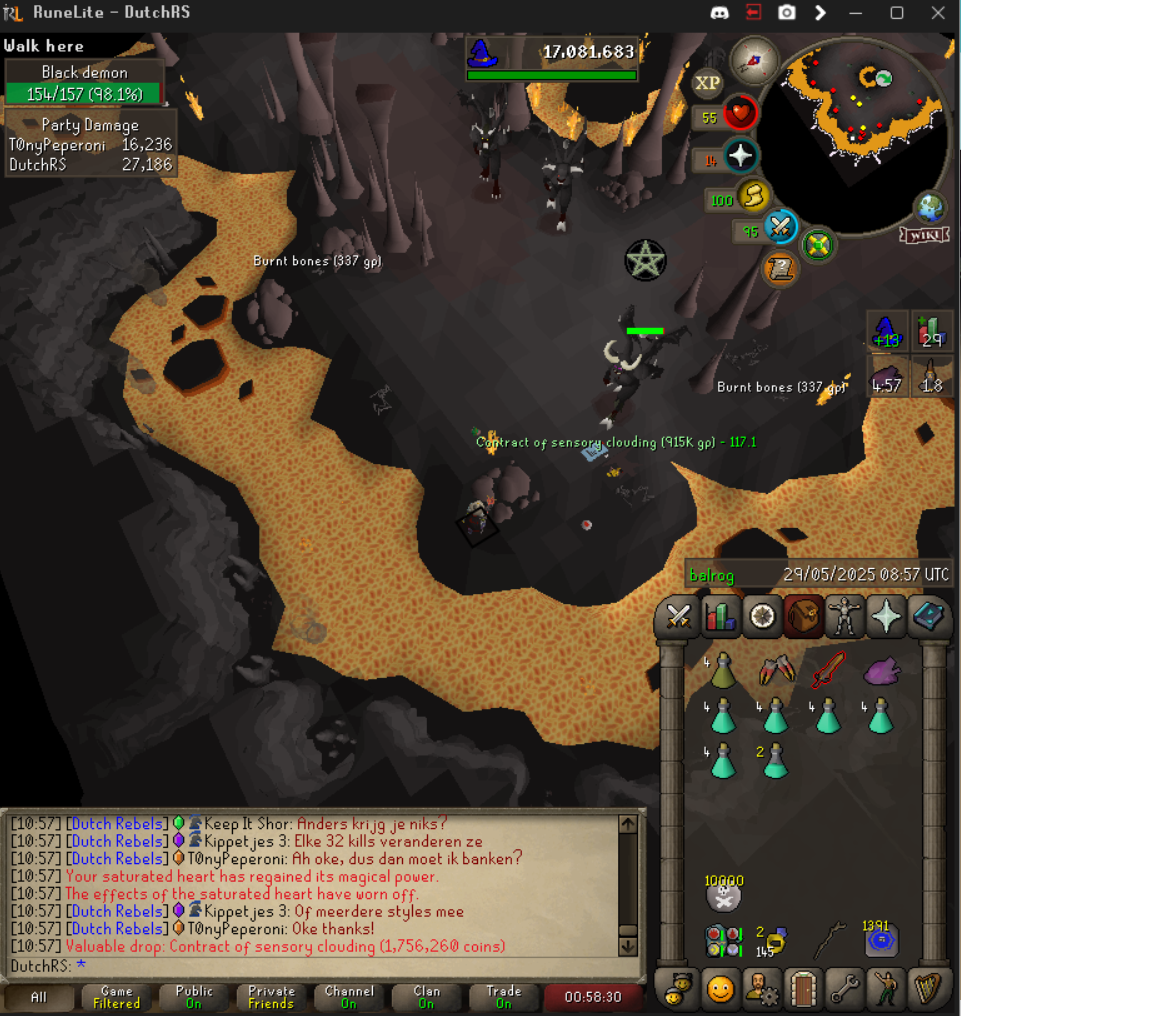Screen dimensions: 1152x1016
Task: Open the Logout door tab
Action: click(803, 989)
